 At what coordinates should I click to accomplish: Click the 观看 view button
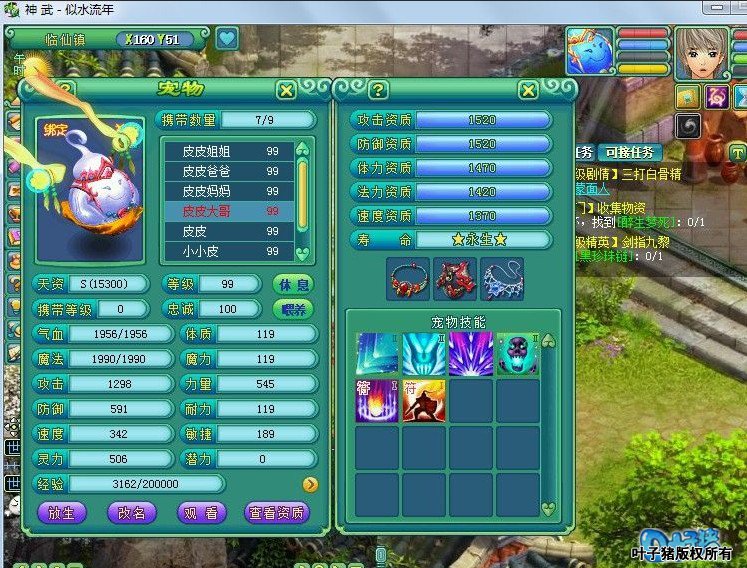(x=200, y=512)
